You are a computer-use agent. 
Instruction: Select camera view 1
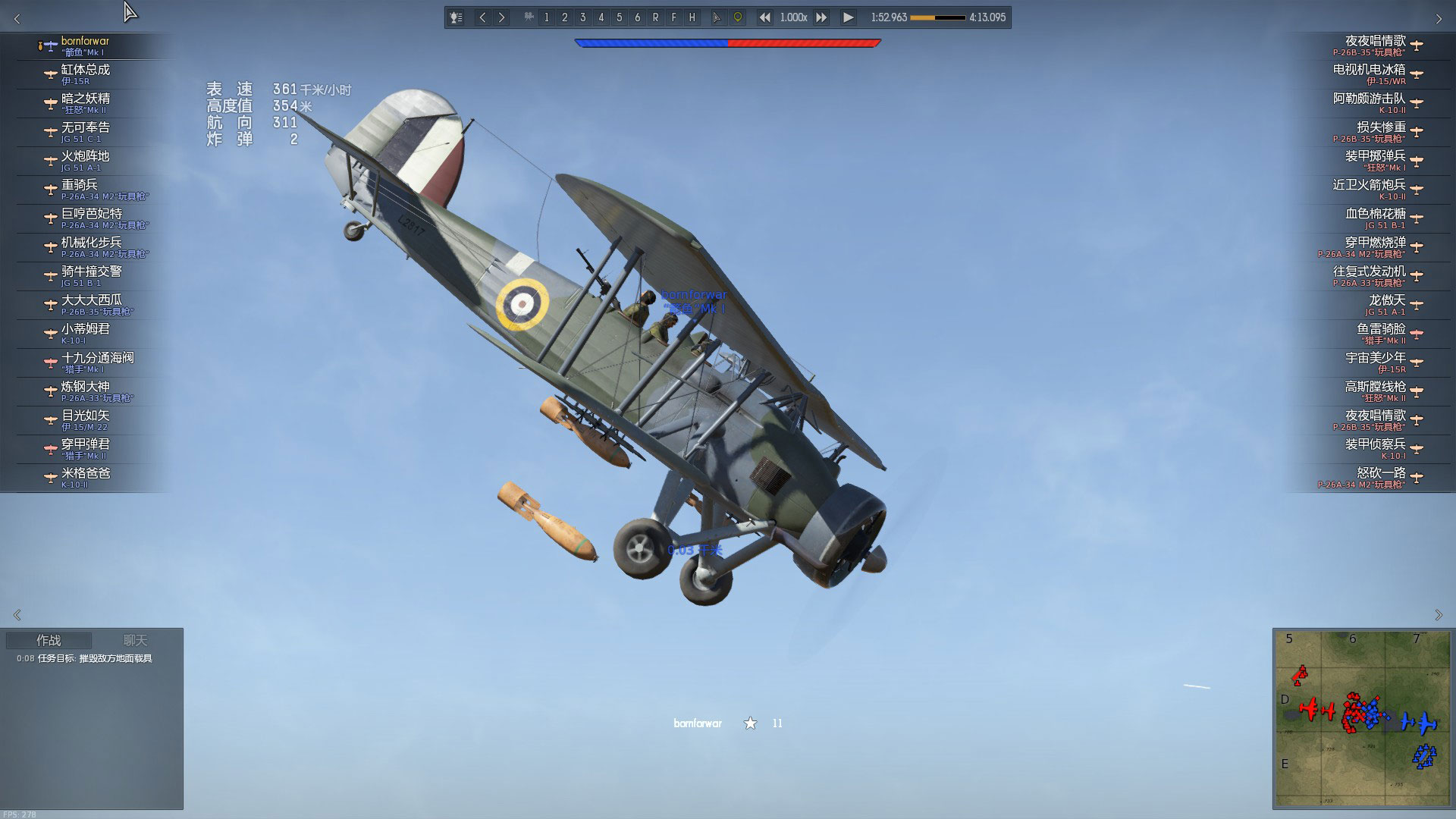click(546, 17)
